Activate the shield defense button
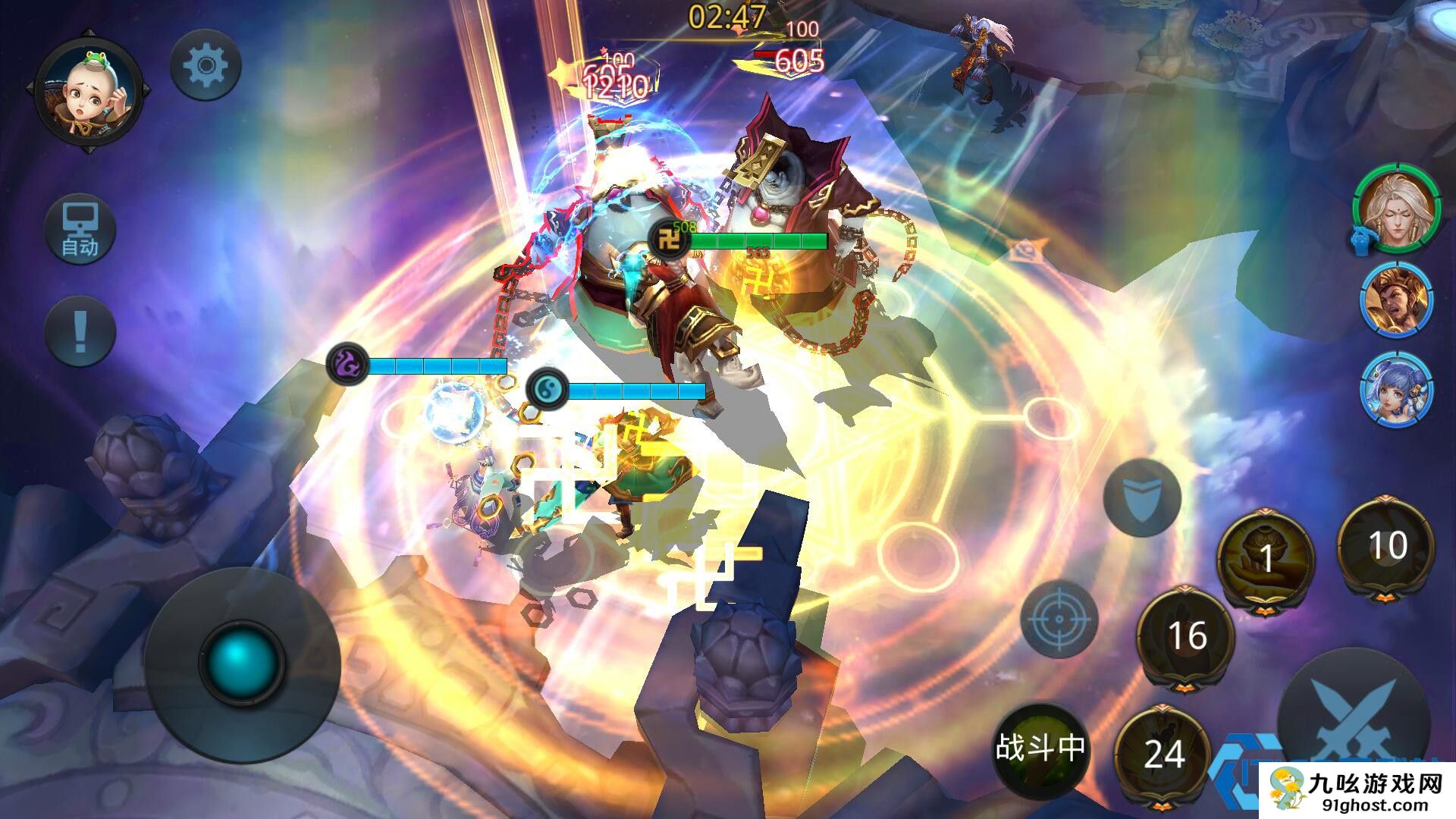This screenshot has width=1456, height=819. click(x=1141, y=497)
